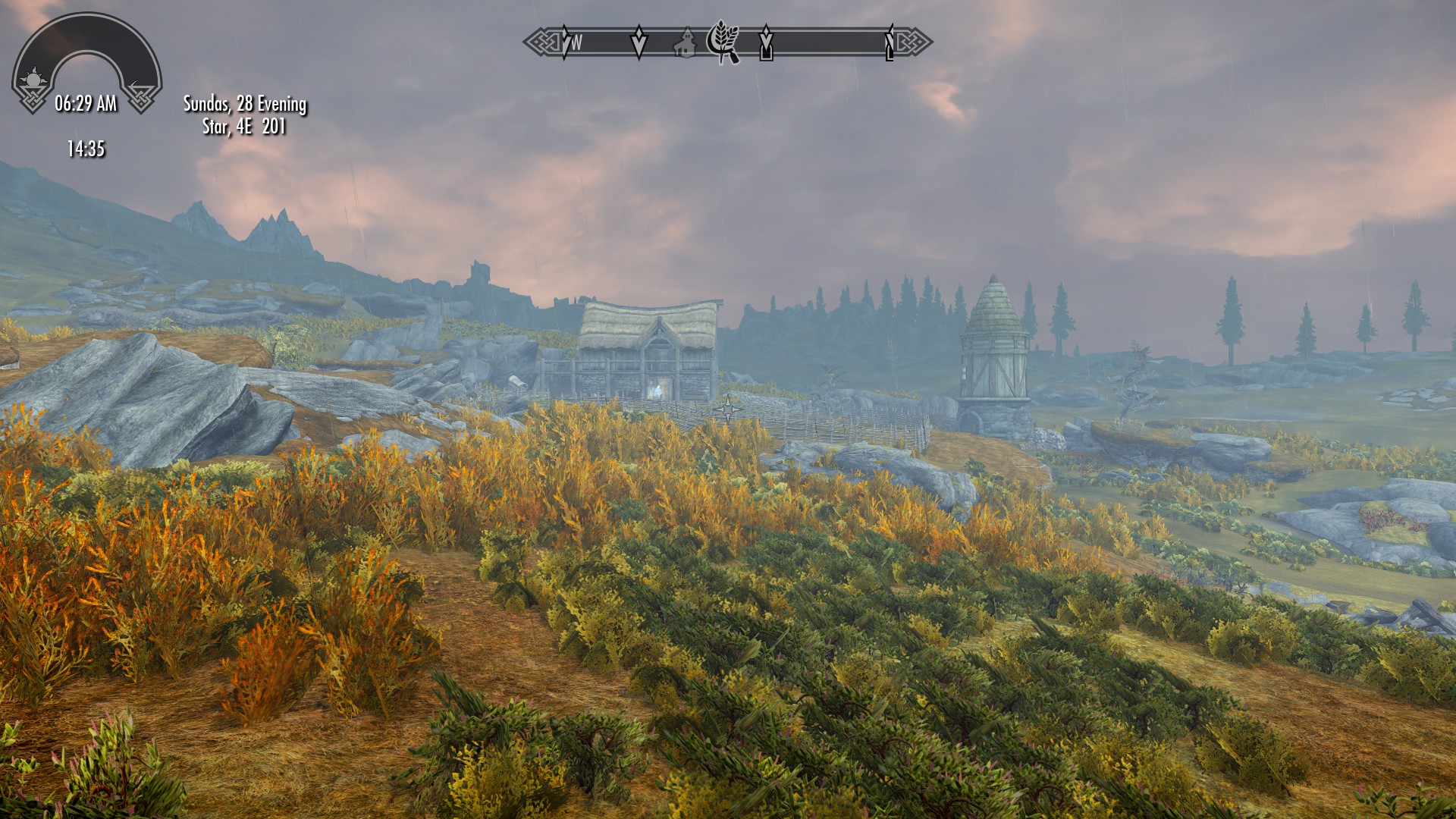
Task: Click the undiscovered location marker right of center
Action: pos(766,45)
